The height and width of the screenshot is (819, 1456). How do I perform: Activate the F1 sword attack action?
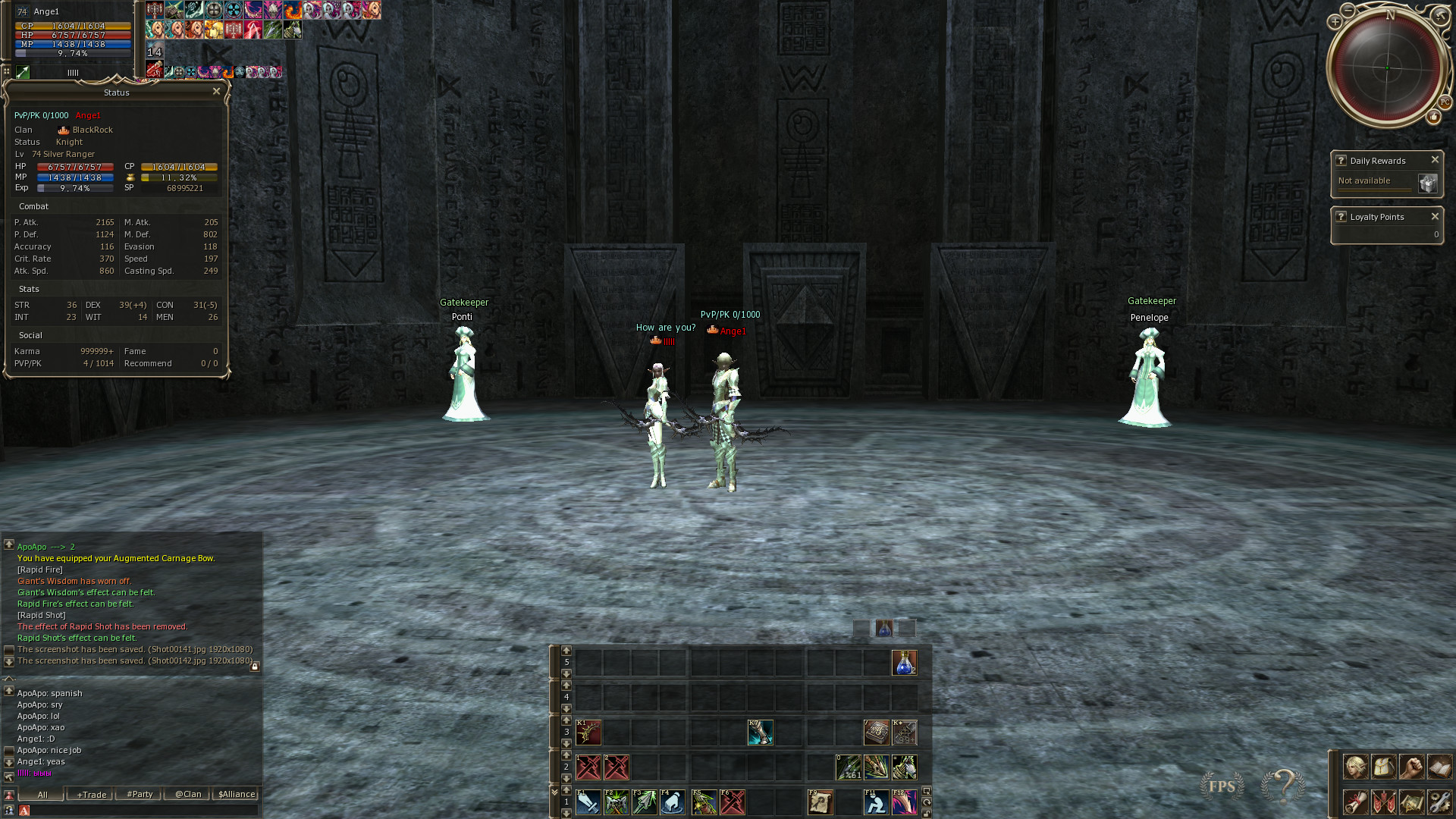point(588,802)
